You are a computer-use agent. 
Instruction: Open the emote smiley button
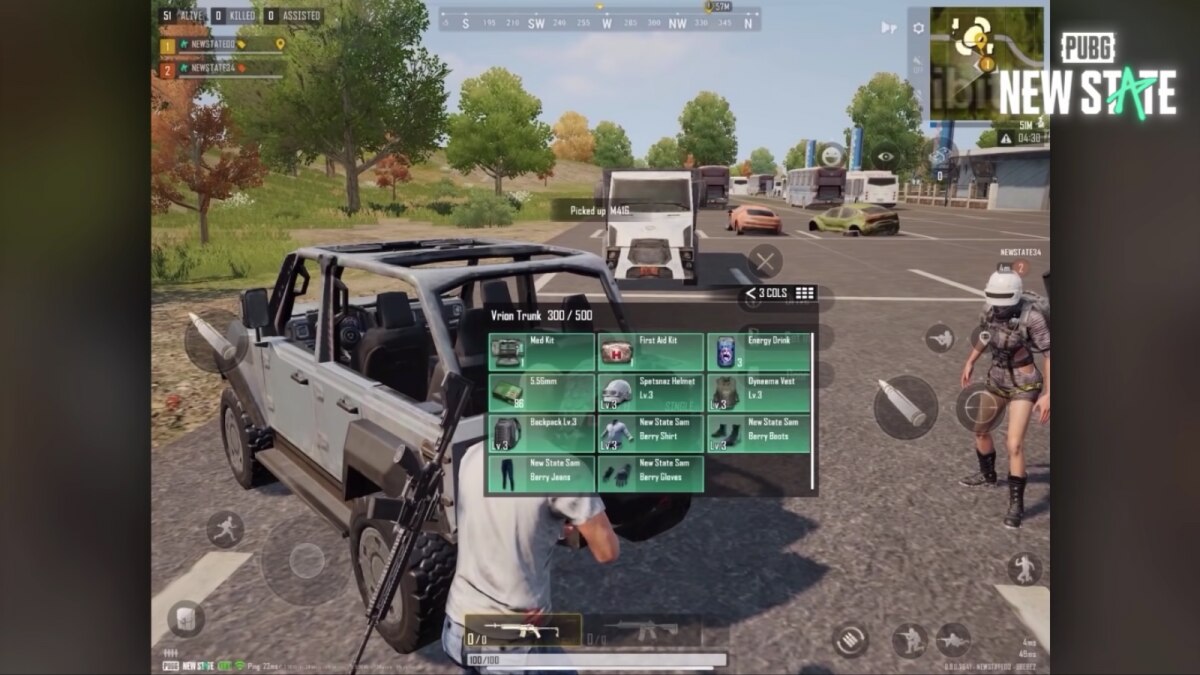(x=830, y=154)
